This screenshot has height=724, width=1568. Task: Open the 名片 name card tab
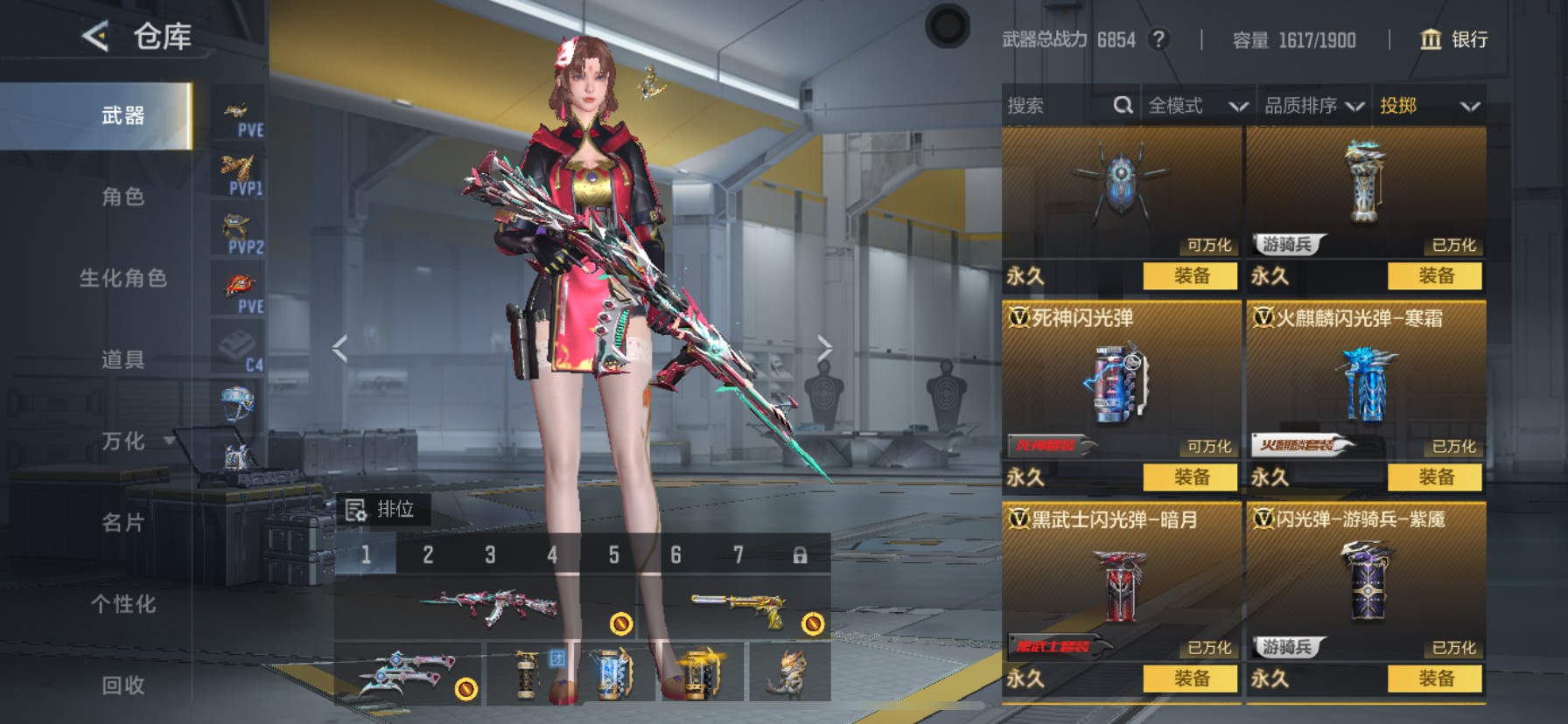click(x=122, y=522)
